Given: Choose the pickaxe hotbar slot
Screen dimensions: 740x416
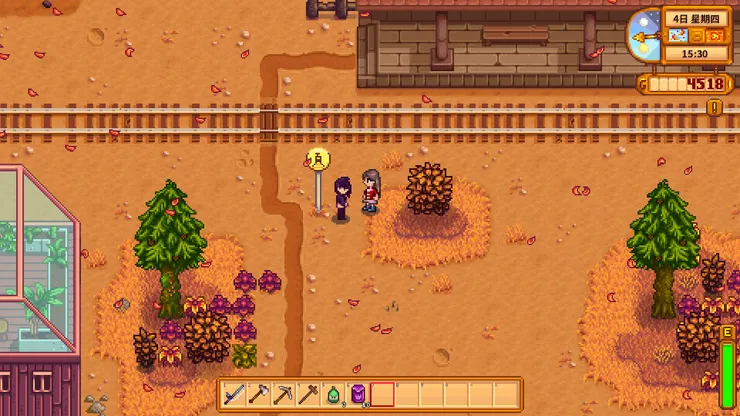Looking at the screenshot, I should pyautogui.click(x=283, y=394).
